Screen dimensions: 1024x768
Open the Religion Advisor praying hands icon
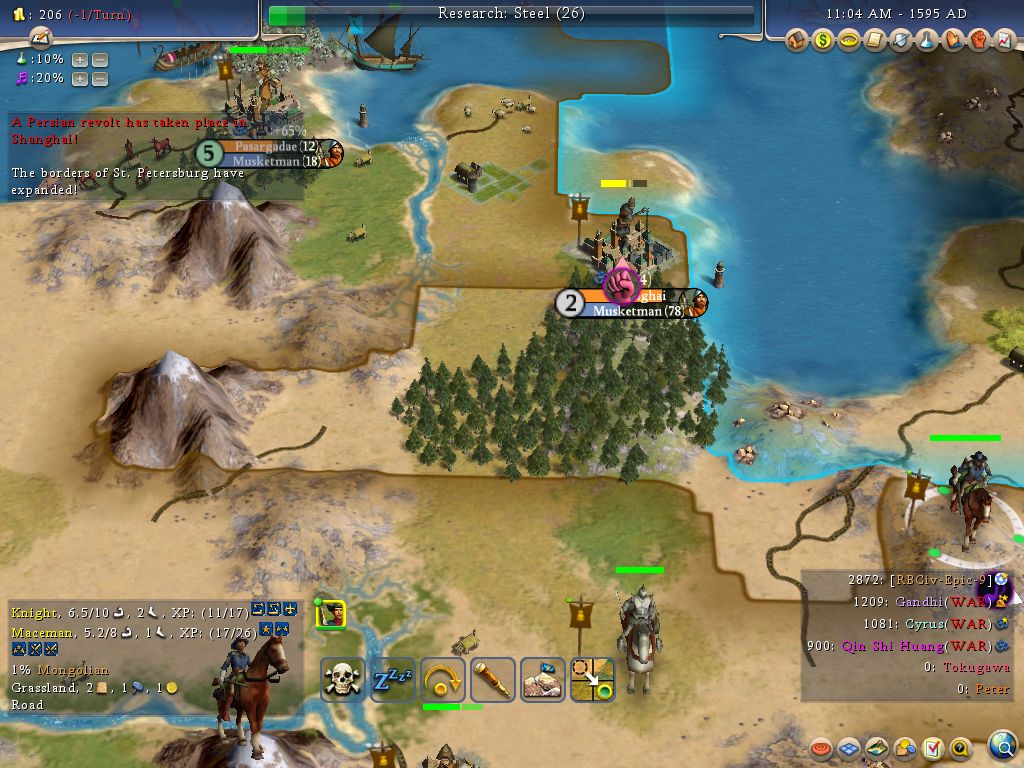[x=953, y=41]
